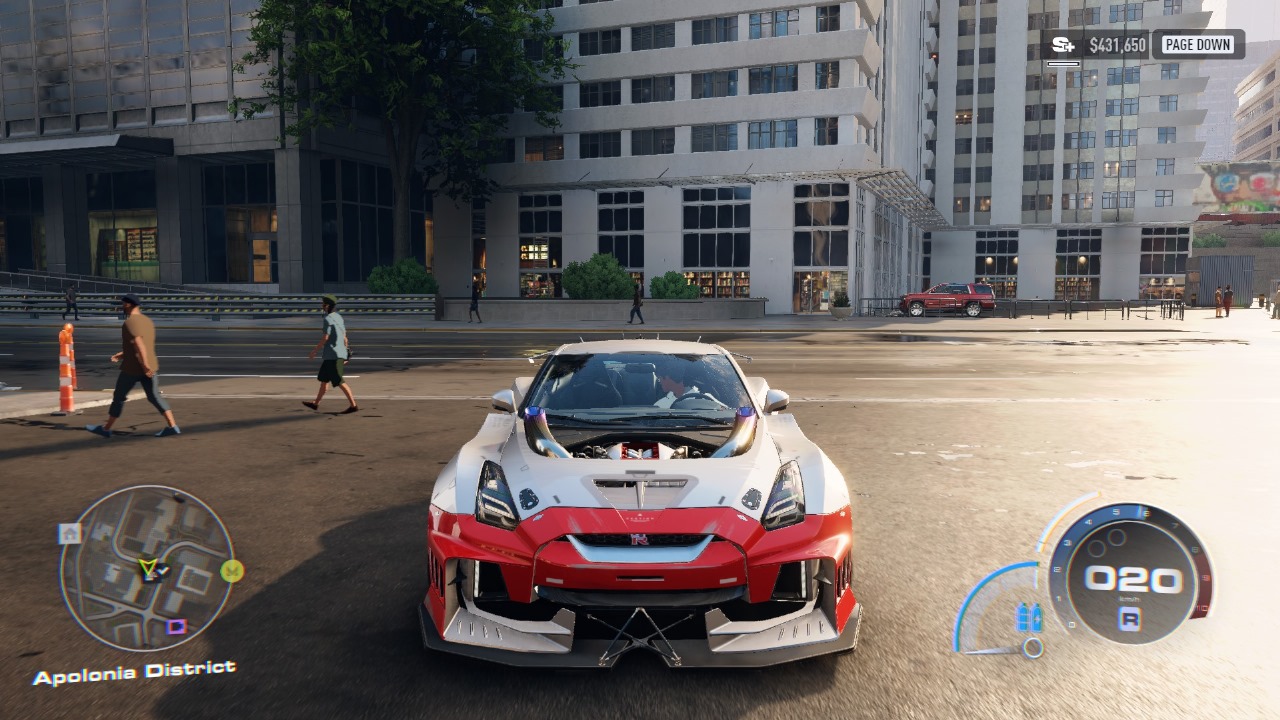Open the circular minimap
The height and width of the screenshot is (720, 1280).
pos(147,568)
